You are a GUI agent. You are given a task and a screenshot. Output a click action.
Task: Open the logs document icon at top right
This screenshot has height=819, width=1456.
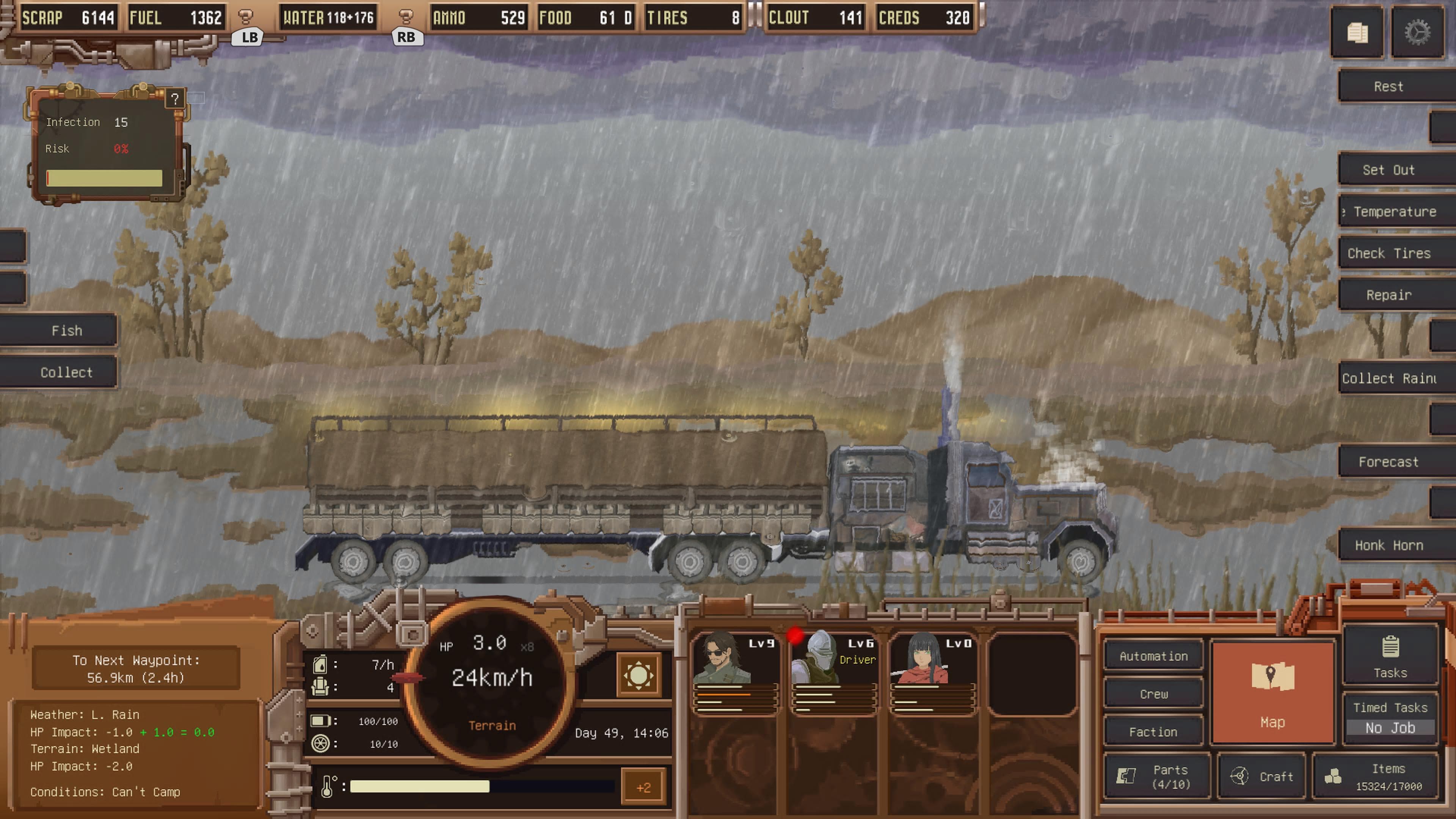click(1358, 33)
